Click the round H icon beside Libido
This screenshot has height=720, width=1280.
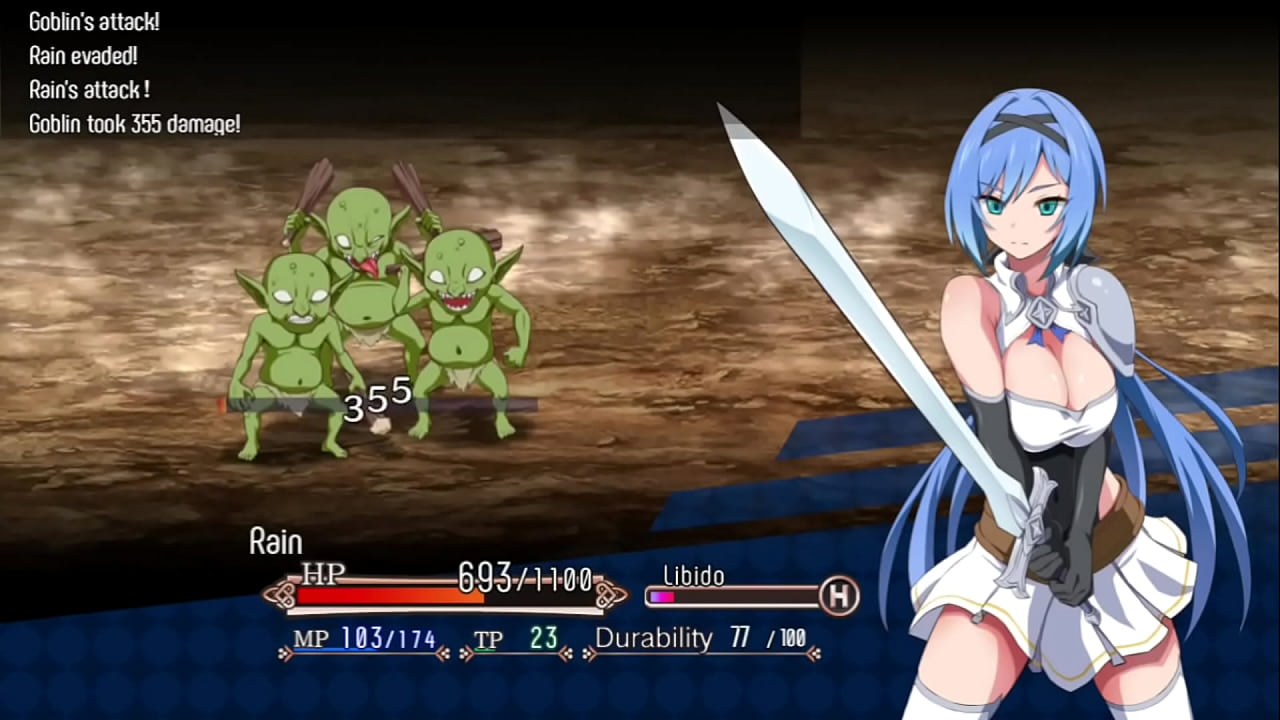coord(839,597)
